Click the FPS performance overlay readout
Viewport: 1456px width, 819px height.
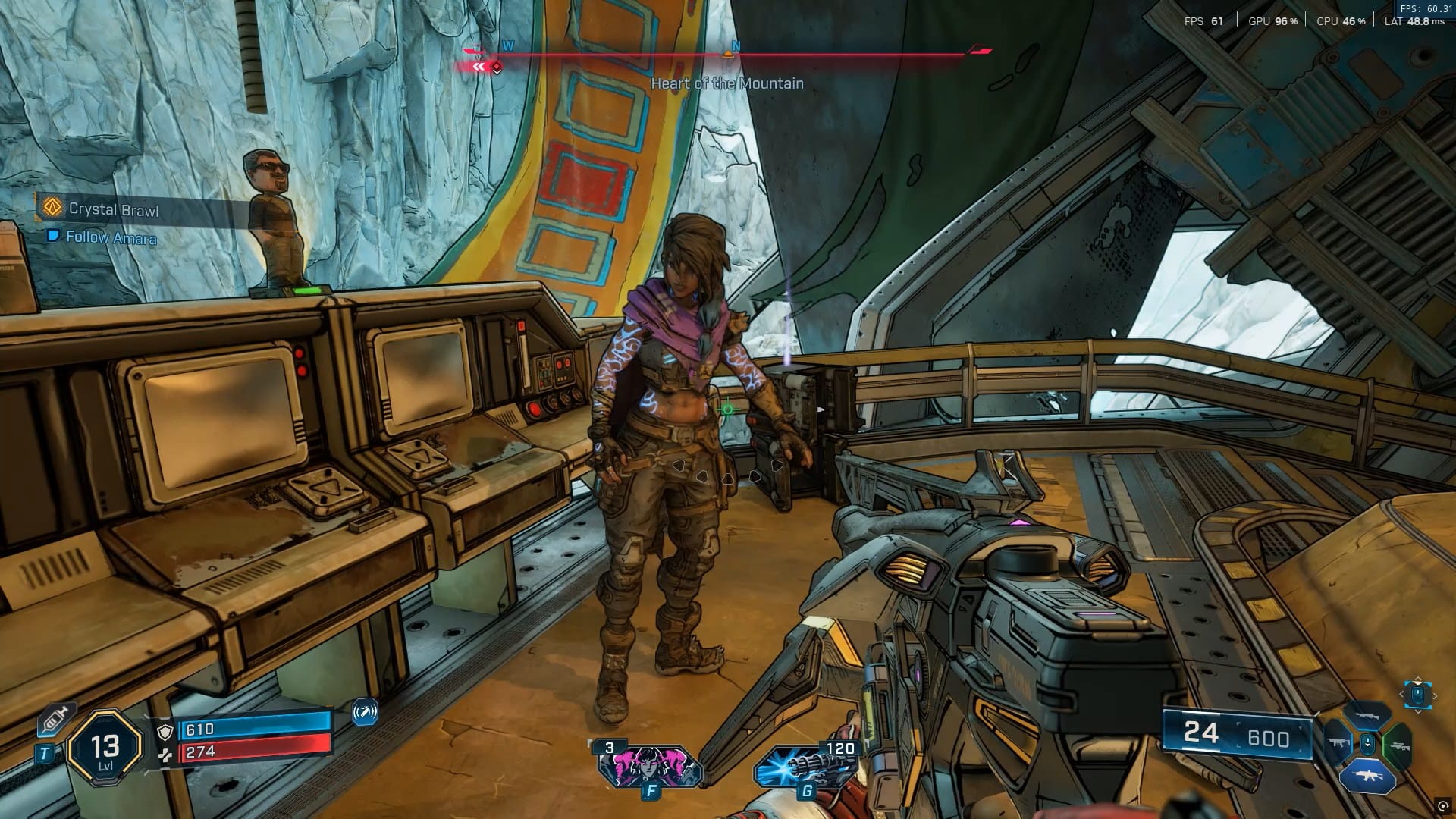(x=1203, y=21)
